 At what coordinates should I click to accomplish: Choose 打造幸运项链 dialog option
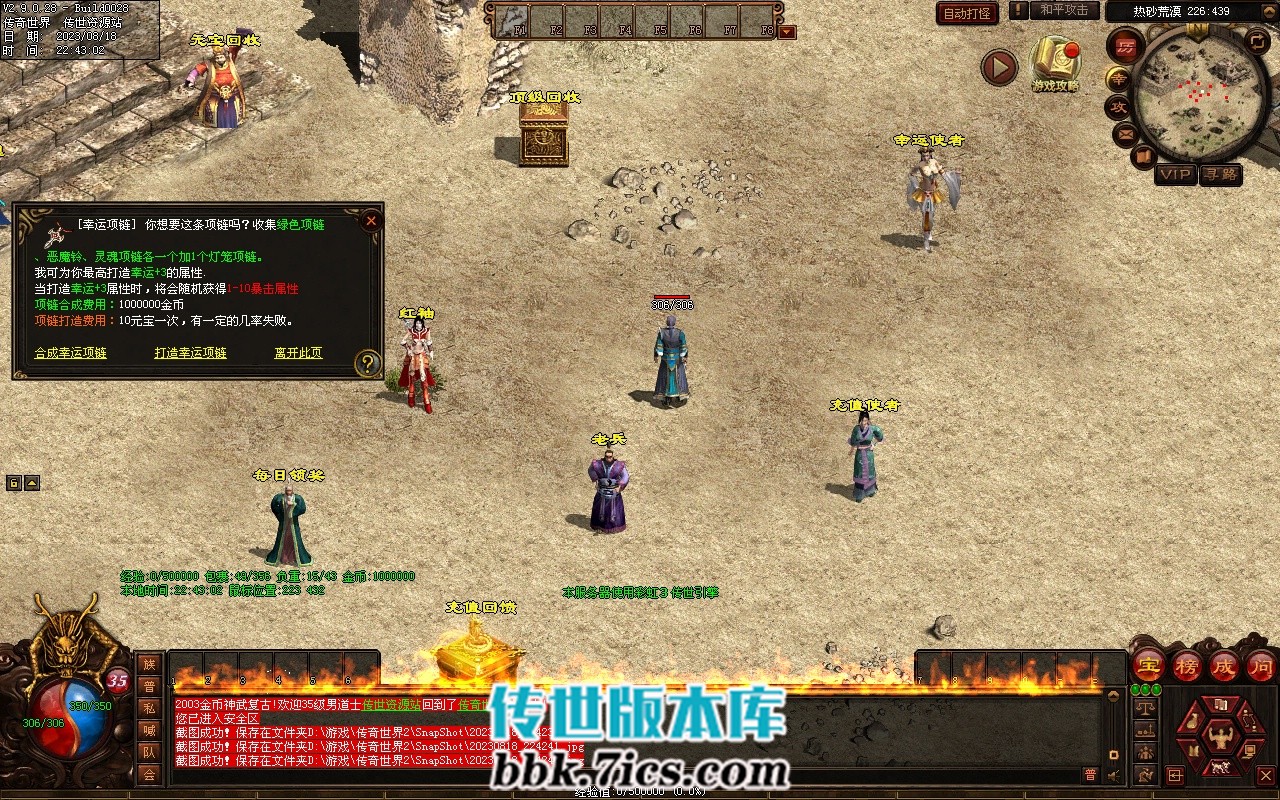click(190, 353)
